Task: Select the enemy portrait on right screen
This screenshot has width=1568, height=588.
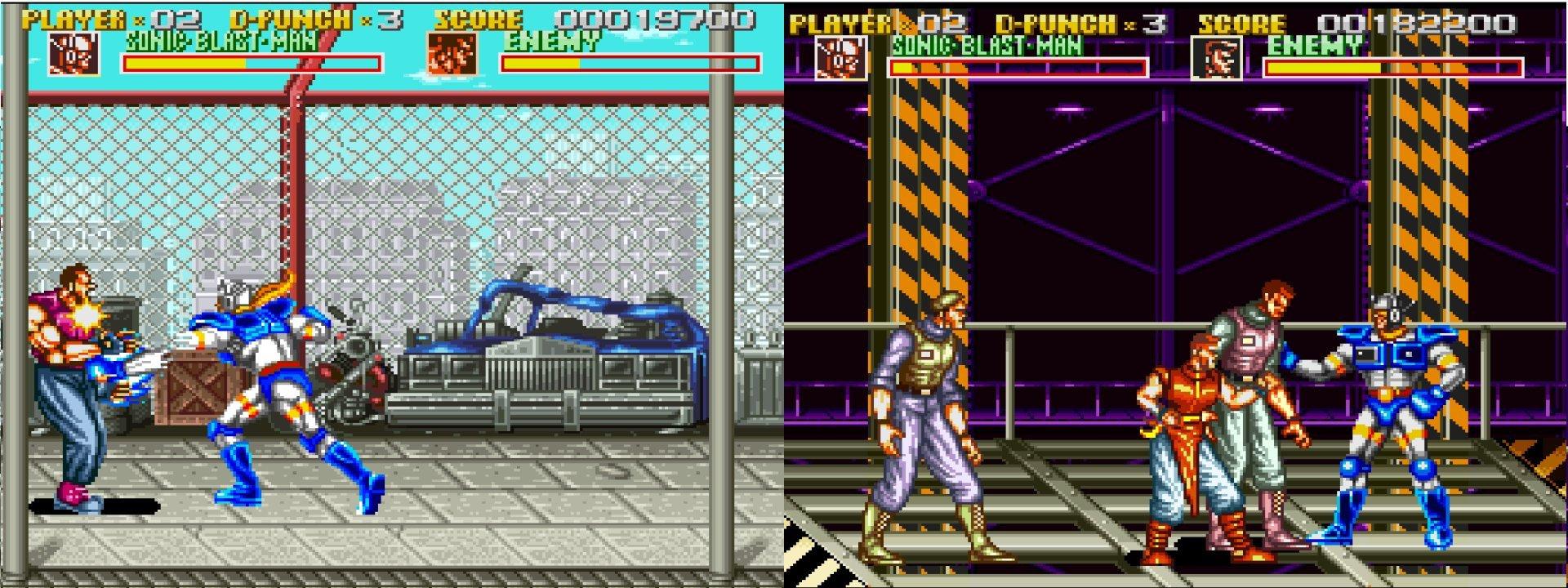Action: (x=1217, y=59)
